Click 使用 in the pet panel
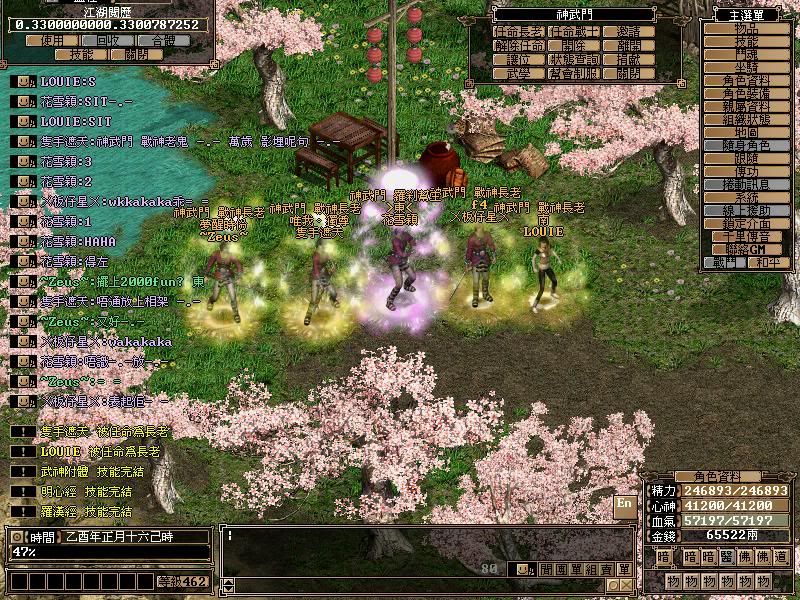800x600 pixels. (x=51, y=41)
